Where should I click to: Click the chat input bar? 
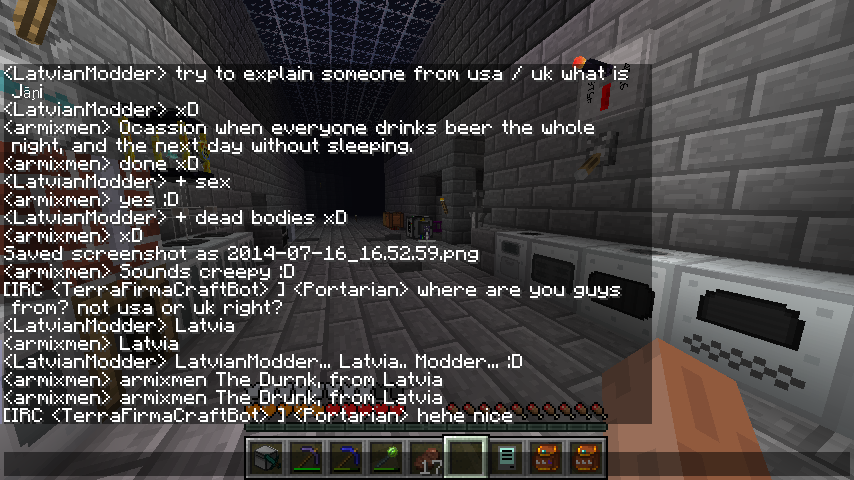pos(427,465)
